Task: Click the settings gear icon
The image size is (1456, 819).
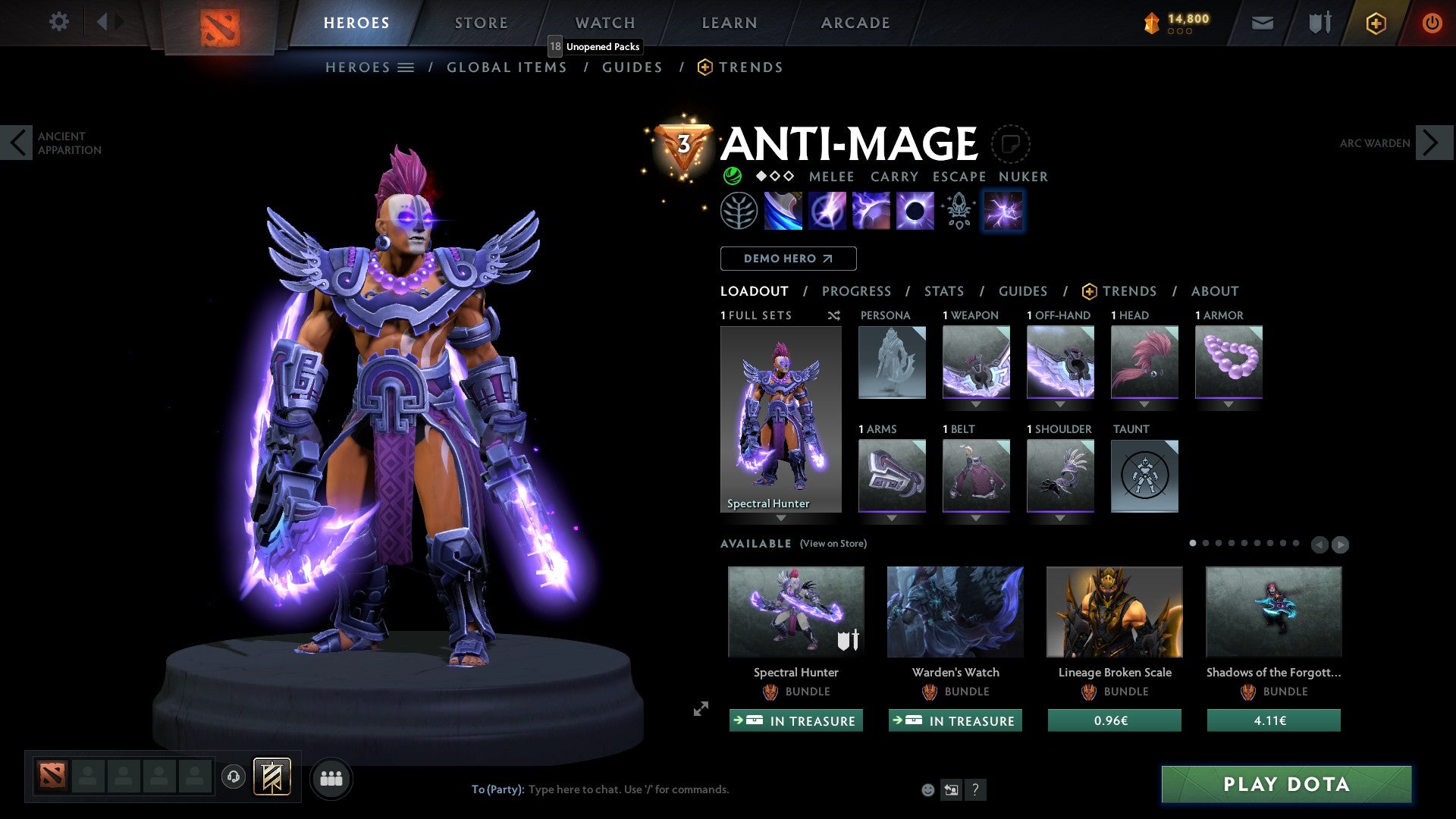Action: [x=59, y=22]
